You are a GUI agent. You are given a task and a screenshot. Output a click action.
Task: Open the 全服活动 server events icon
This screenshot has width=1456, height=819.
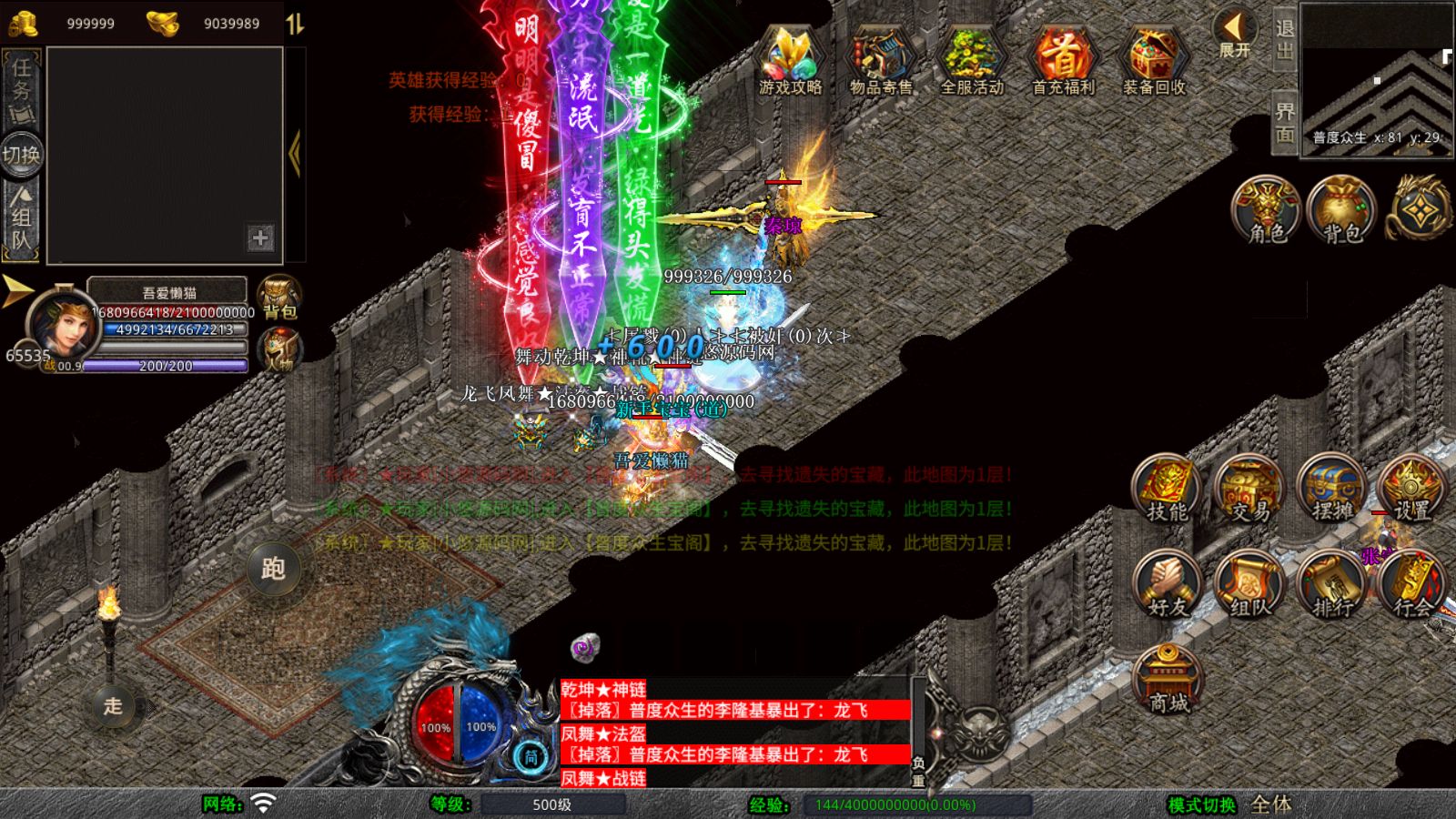tap(971, 60)
